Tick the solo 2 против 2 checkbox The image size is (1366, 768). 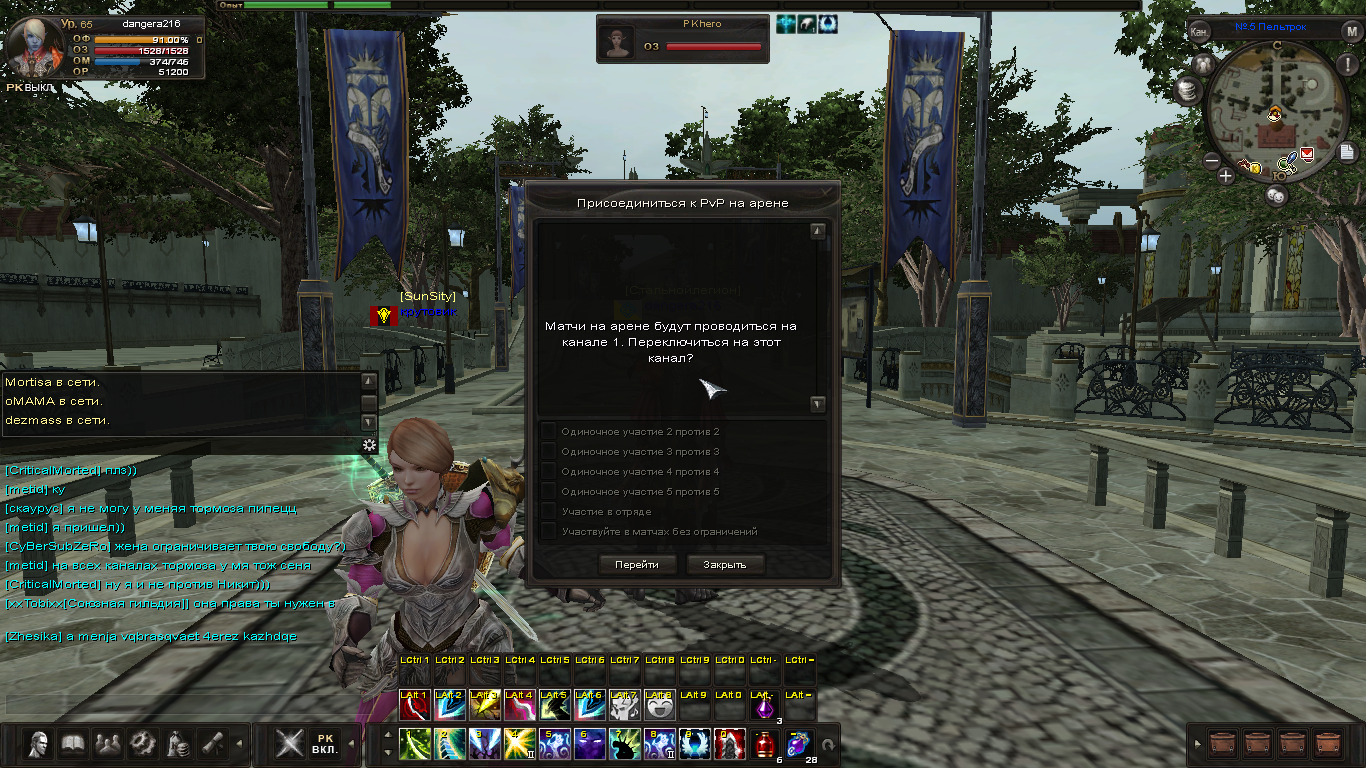pos(548,431)
